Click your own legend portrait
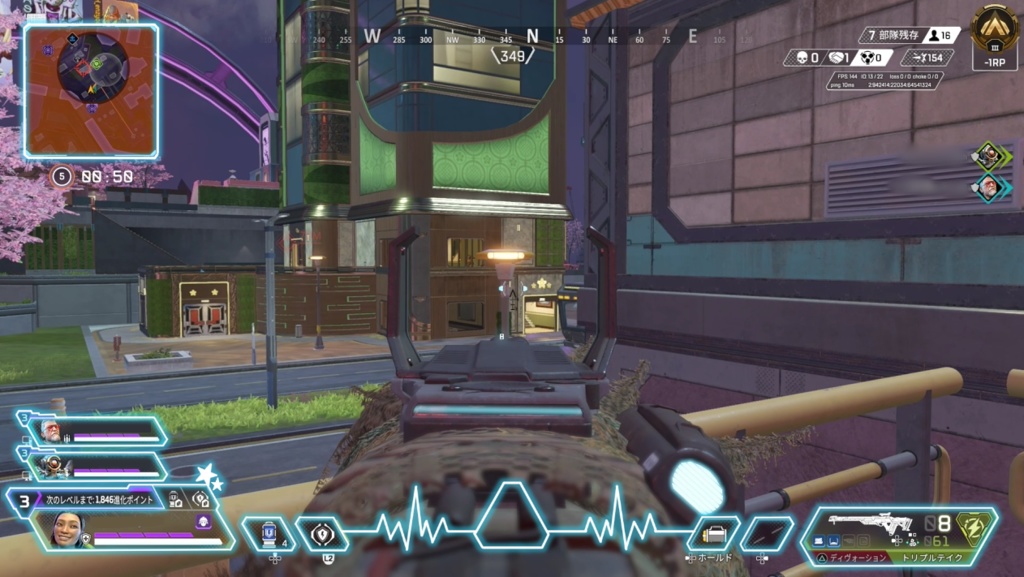Screen dimensions: 1024x577 (x=66, y=531)
